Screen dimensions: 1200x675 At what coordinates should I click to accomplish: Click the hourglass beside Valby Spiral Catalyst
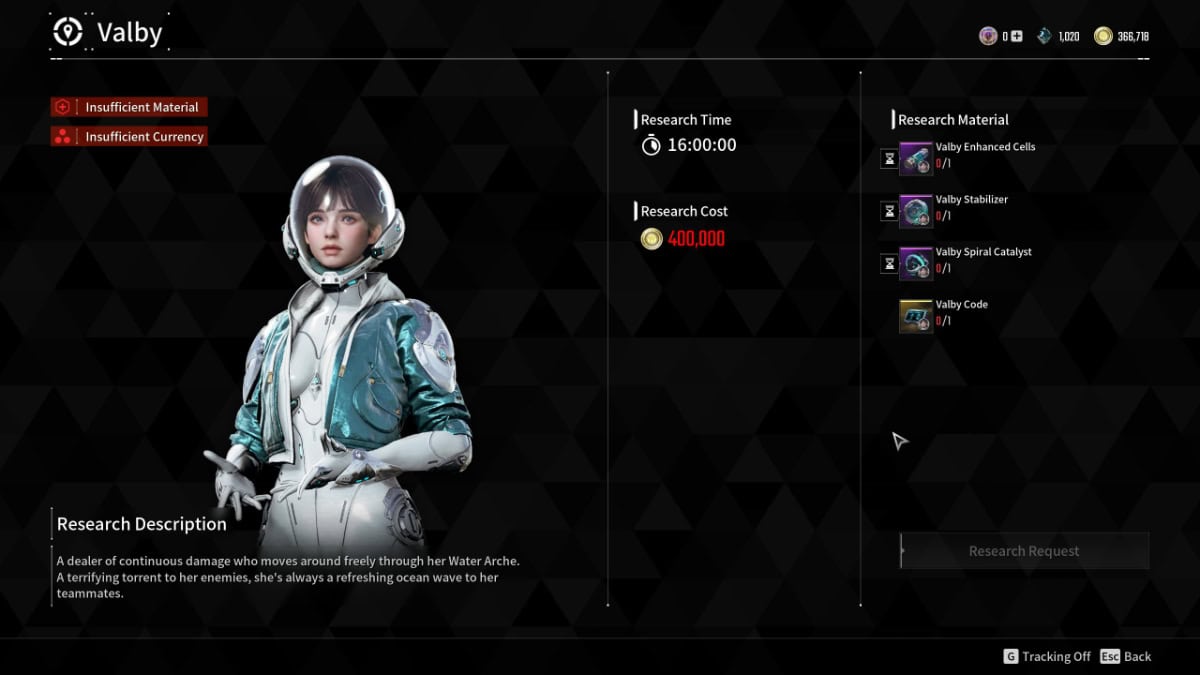click(889, 264)
